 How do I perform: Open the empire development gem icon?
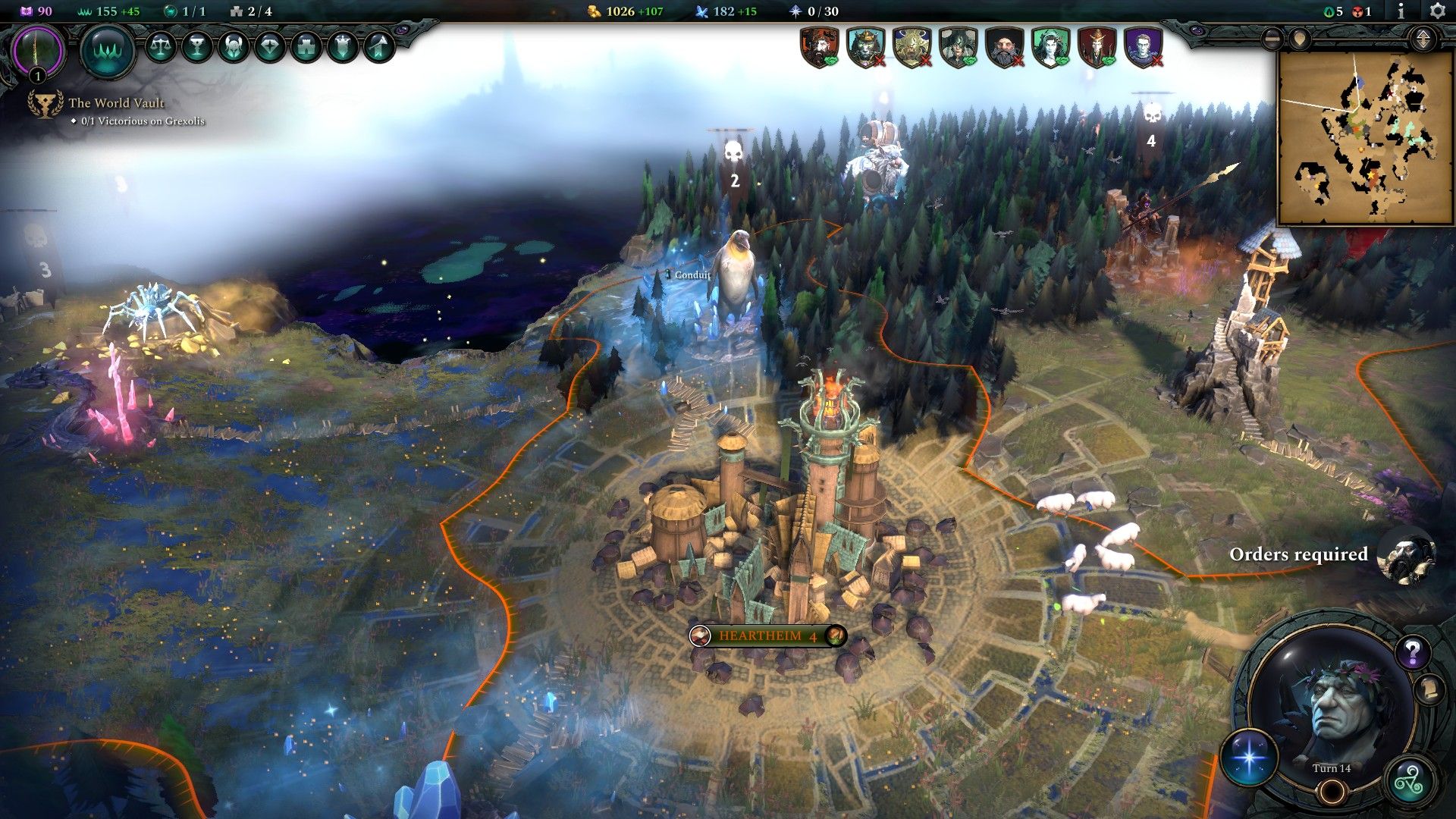(271, 49)
